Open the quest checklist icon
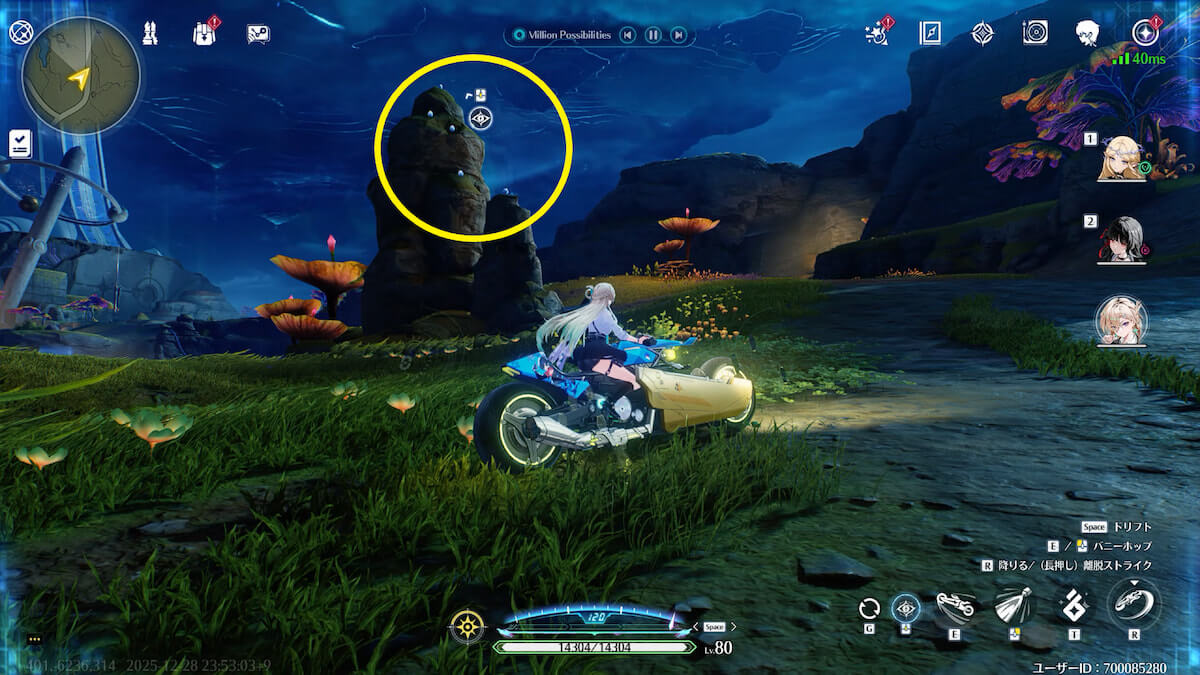This screenshot has height=675, width=1200. [20, 143]
